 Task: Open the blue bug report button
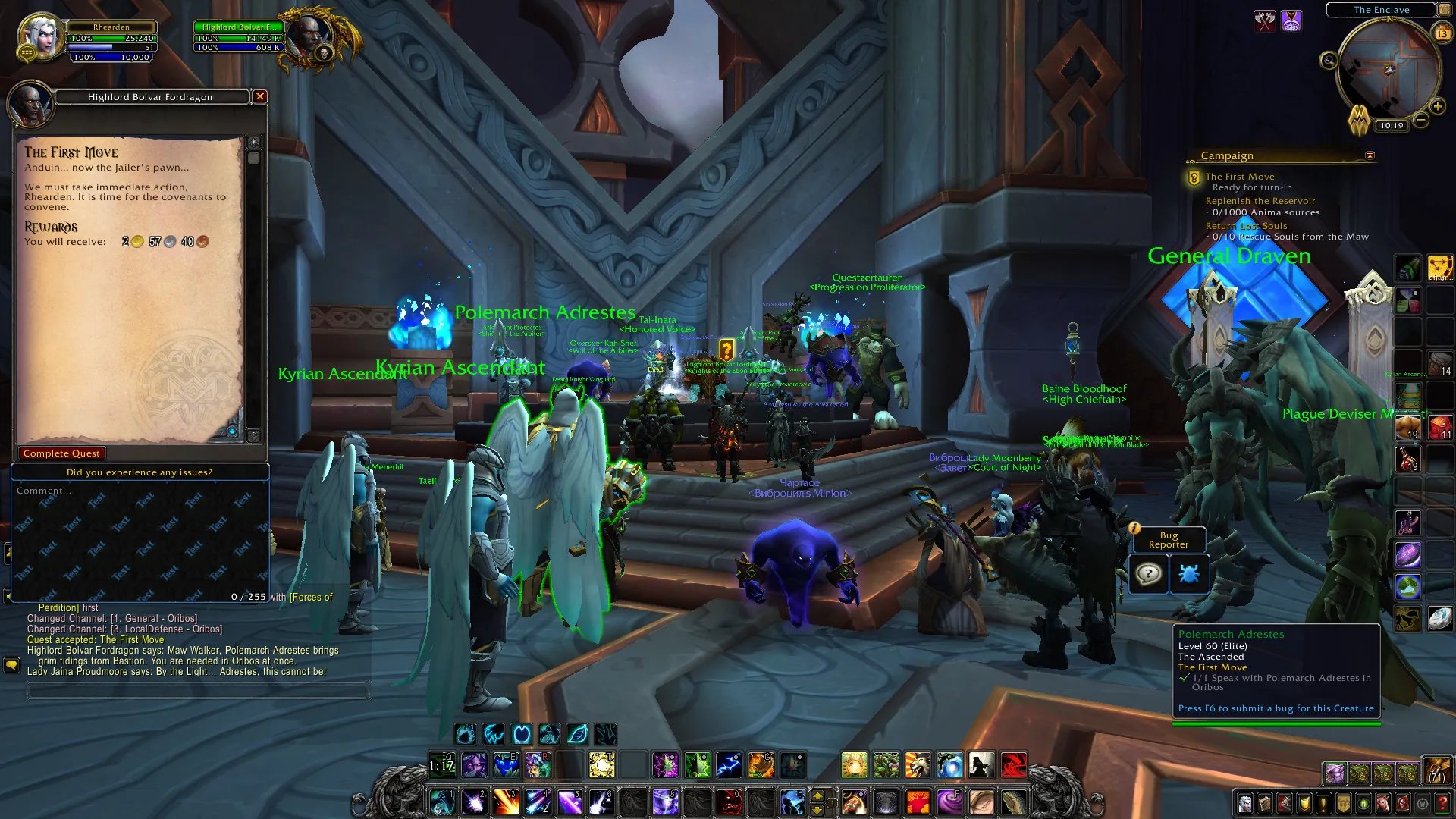1188,574
